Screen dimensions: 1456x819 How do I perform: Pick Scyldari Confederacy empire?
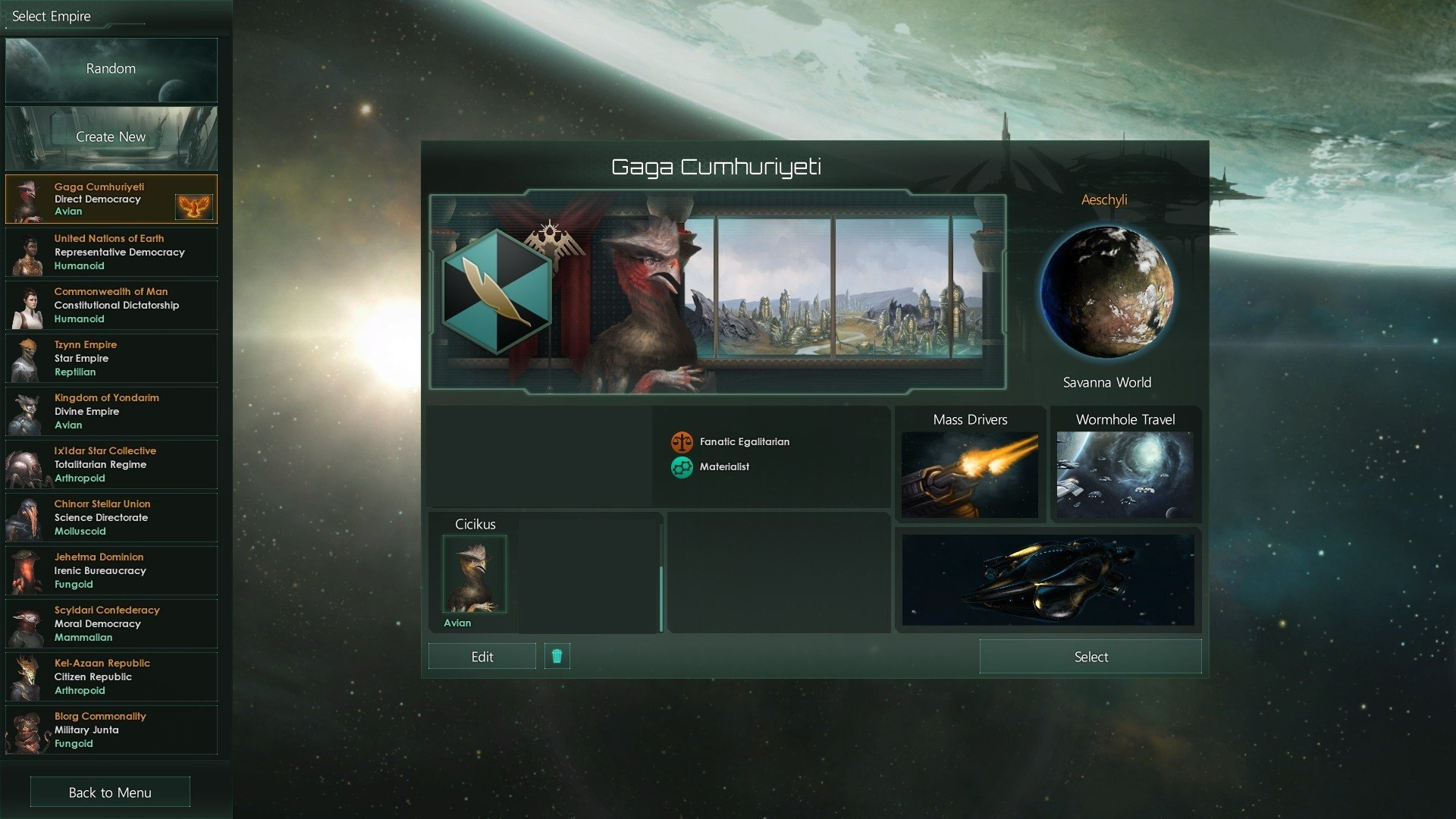click(111, 624)
